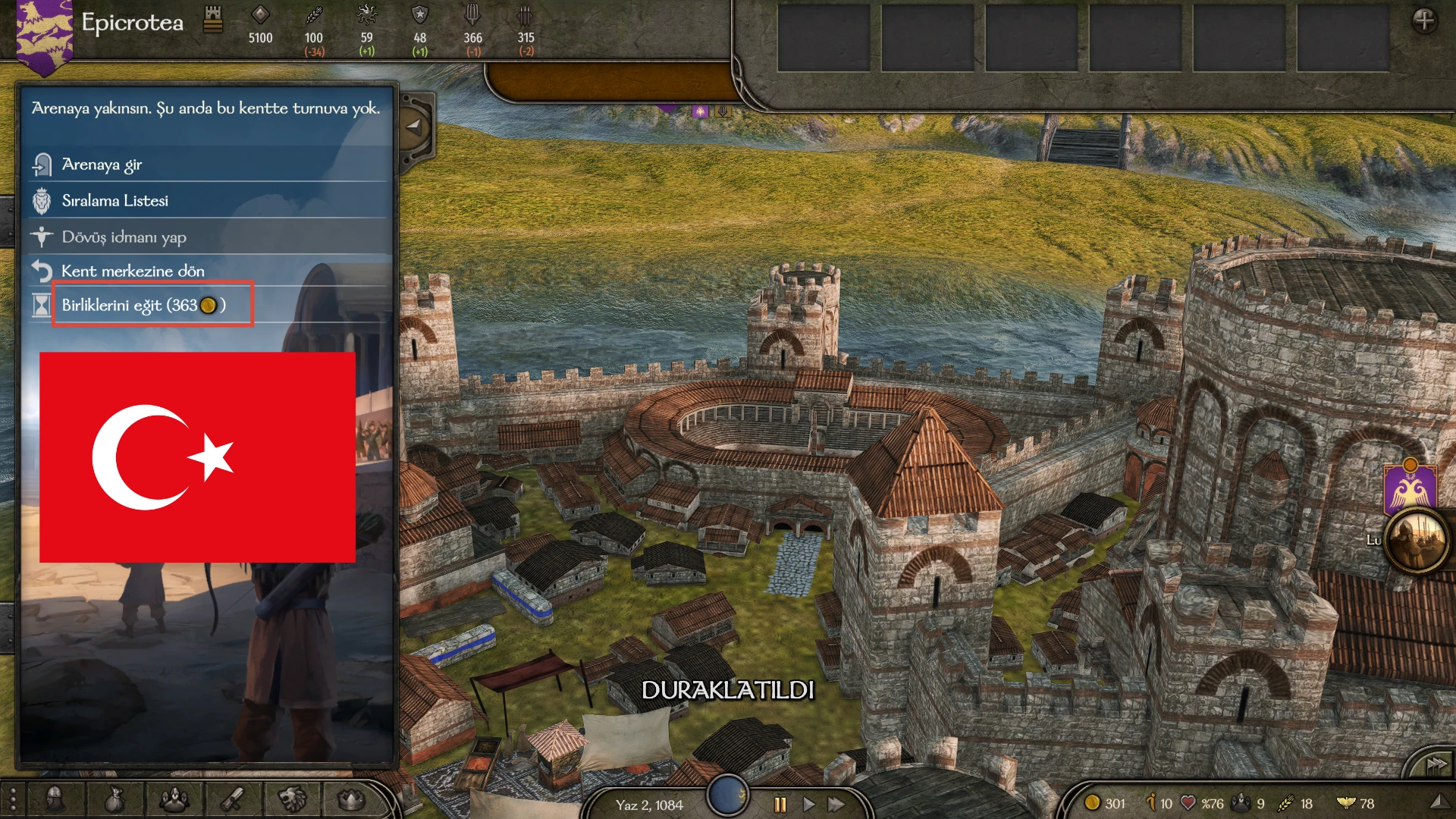Screen dimensions: 1456x819
Task: Choose 'Dövüş idmanı yap' practice fight
Action: pyautogui.click(x=124, y=237)
